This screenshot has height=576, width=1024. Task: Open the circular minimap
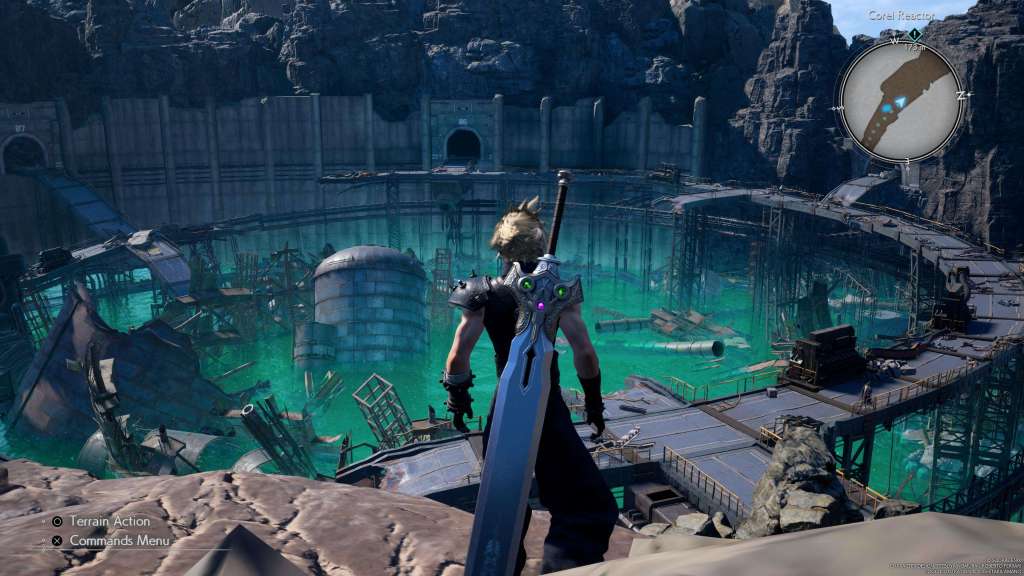[x=900, y=99]
